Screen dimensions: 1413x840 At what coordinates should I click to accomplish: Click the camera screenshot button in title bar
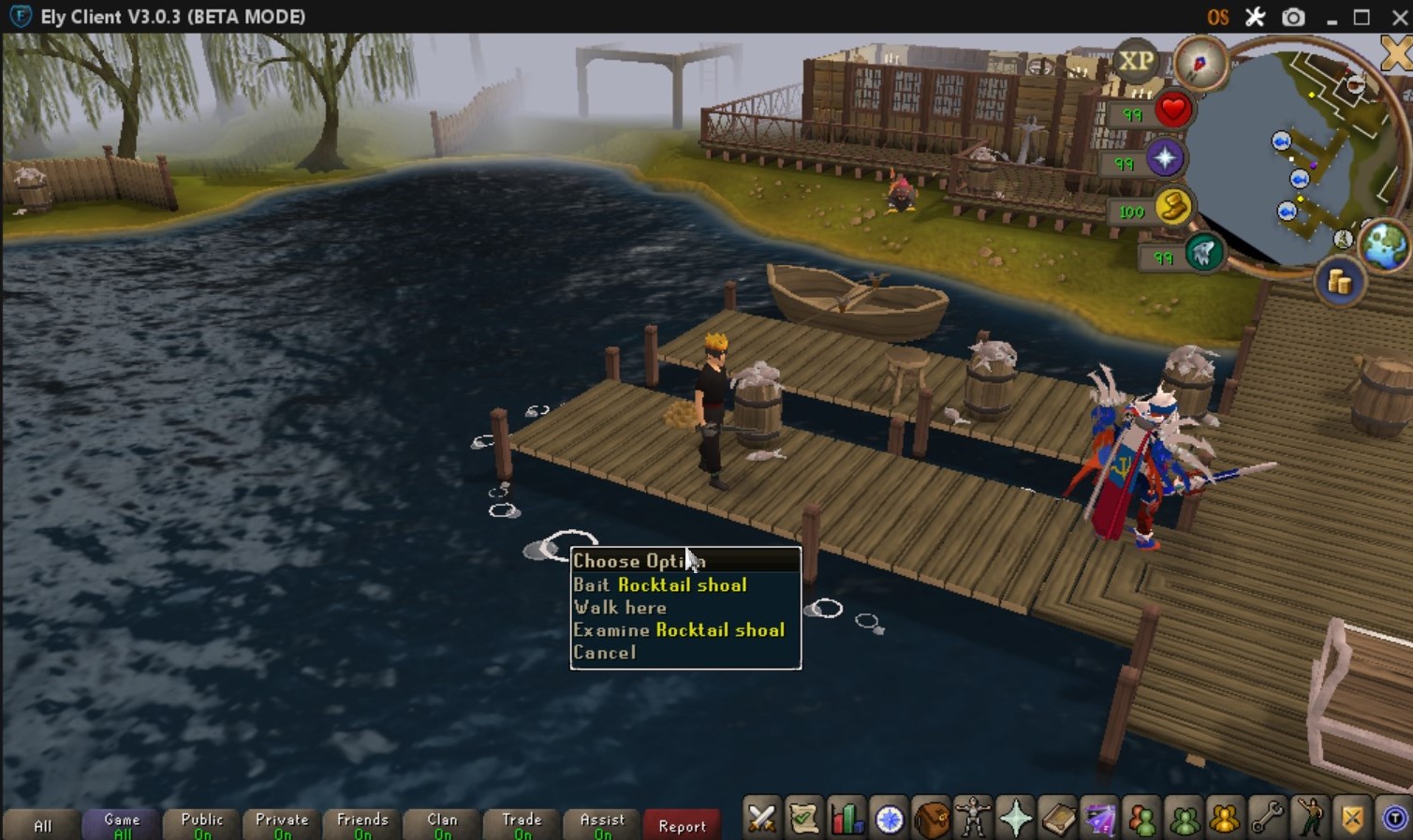tap(1293, 17)
